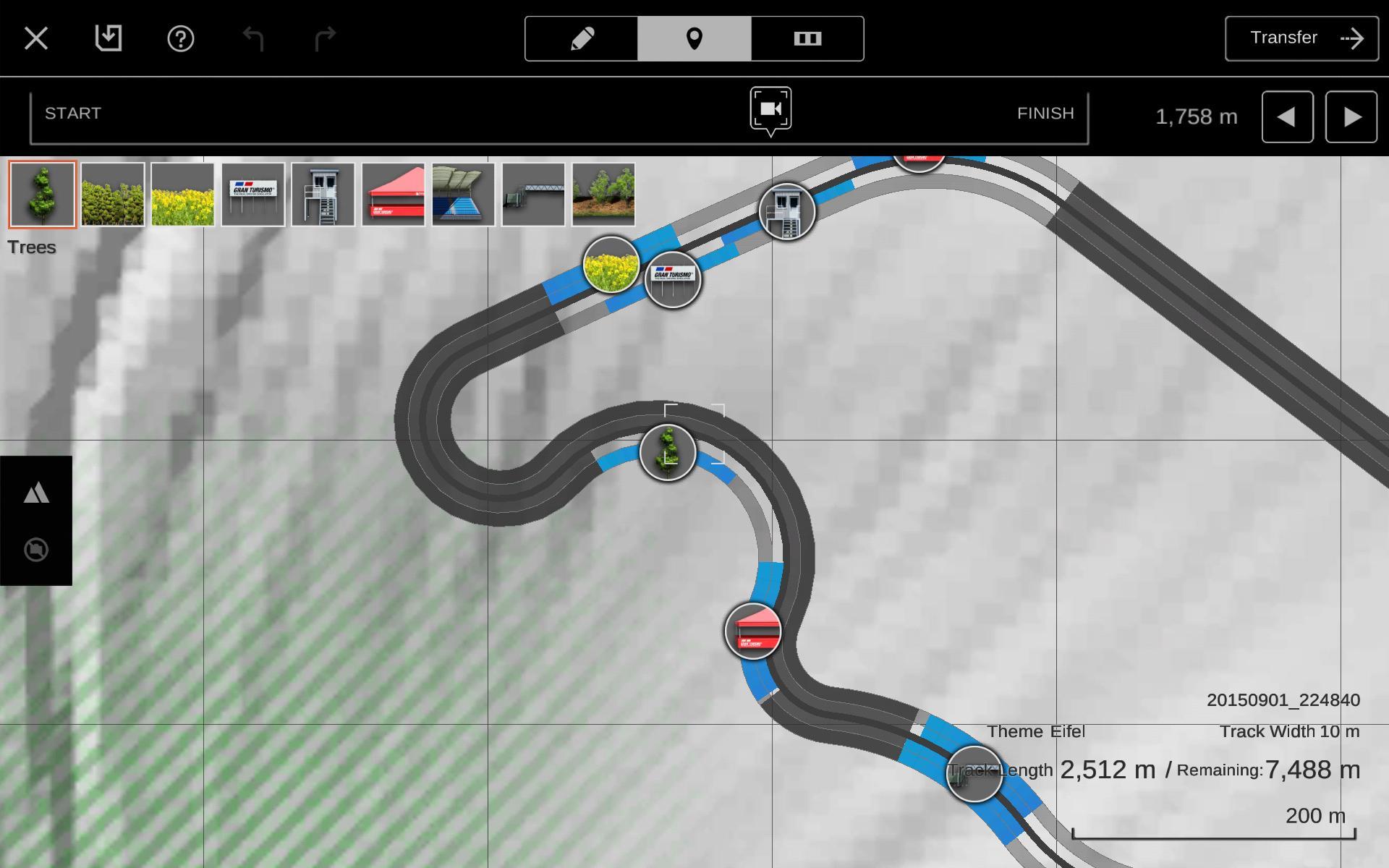Toggle off the selected Trees item
Image resolution: width=1389 pixels, height=868 pixels.
(x=41, y=194)
